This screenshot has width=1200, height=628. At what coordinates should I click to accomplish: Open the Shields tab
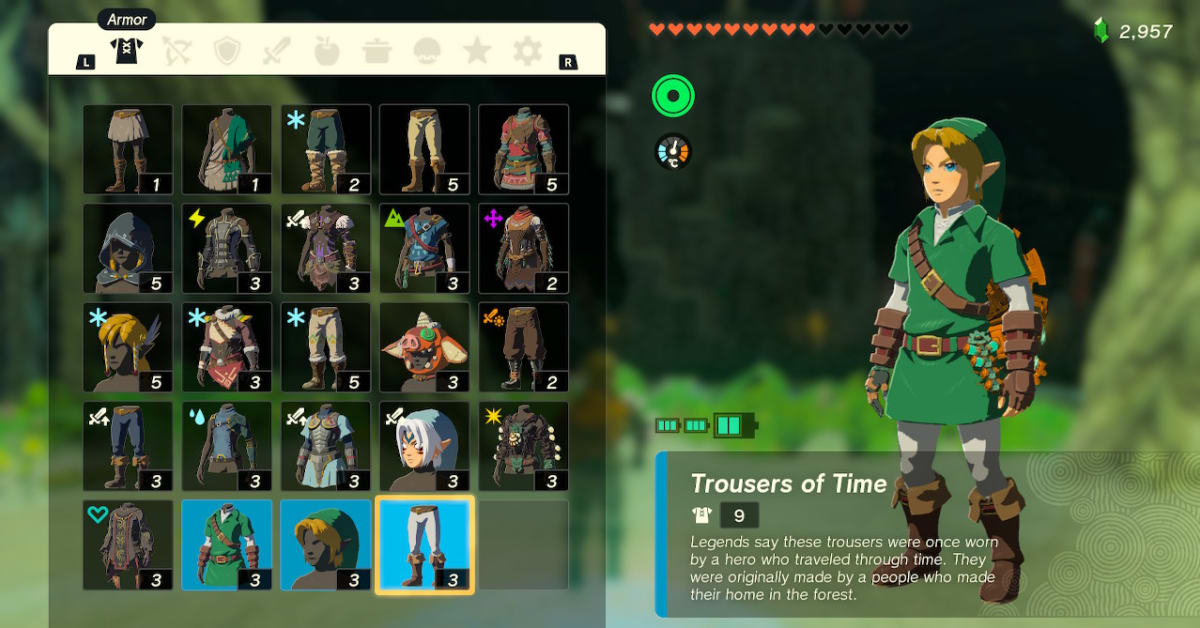coord(228,50)
